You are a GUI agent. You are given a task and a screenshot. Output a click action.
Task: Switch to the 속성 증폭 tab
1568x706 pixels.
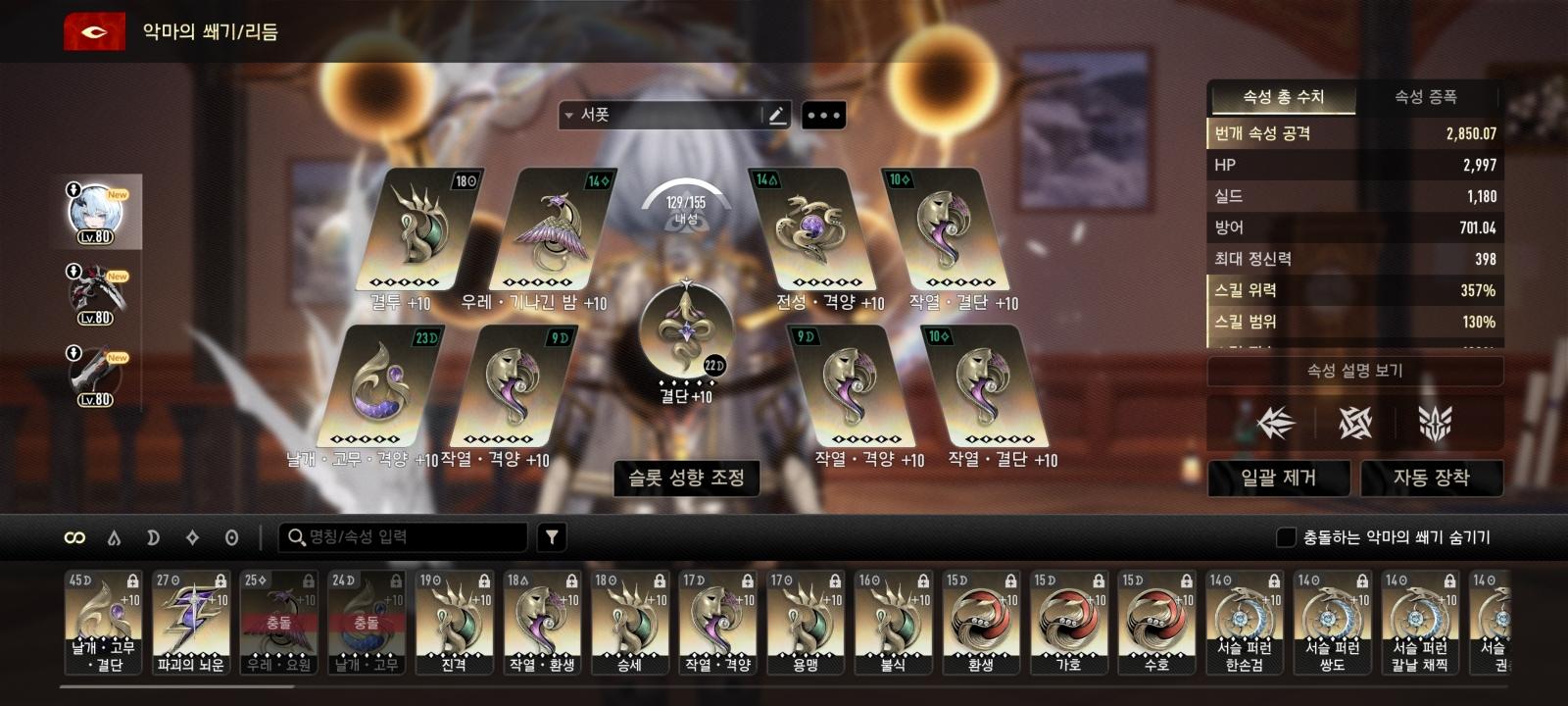coord(1425,97)
